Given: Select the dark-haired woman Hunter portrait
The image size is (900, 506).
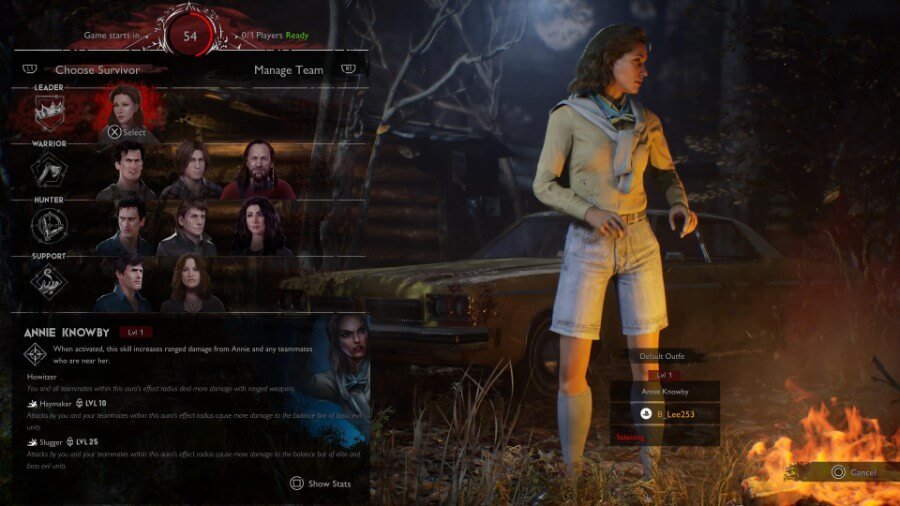Looking at the screenshot, I should 257,226.
